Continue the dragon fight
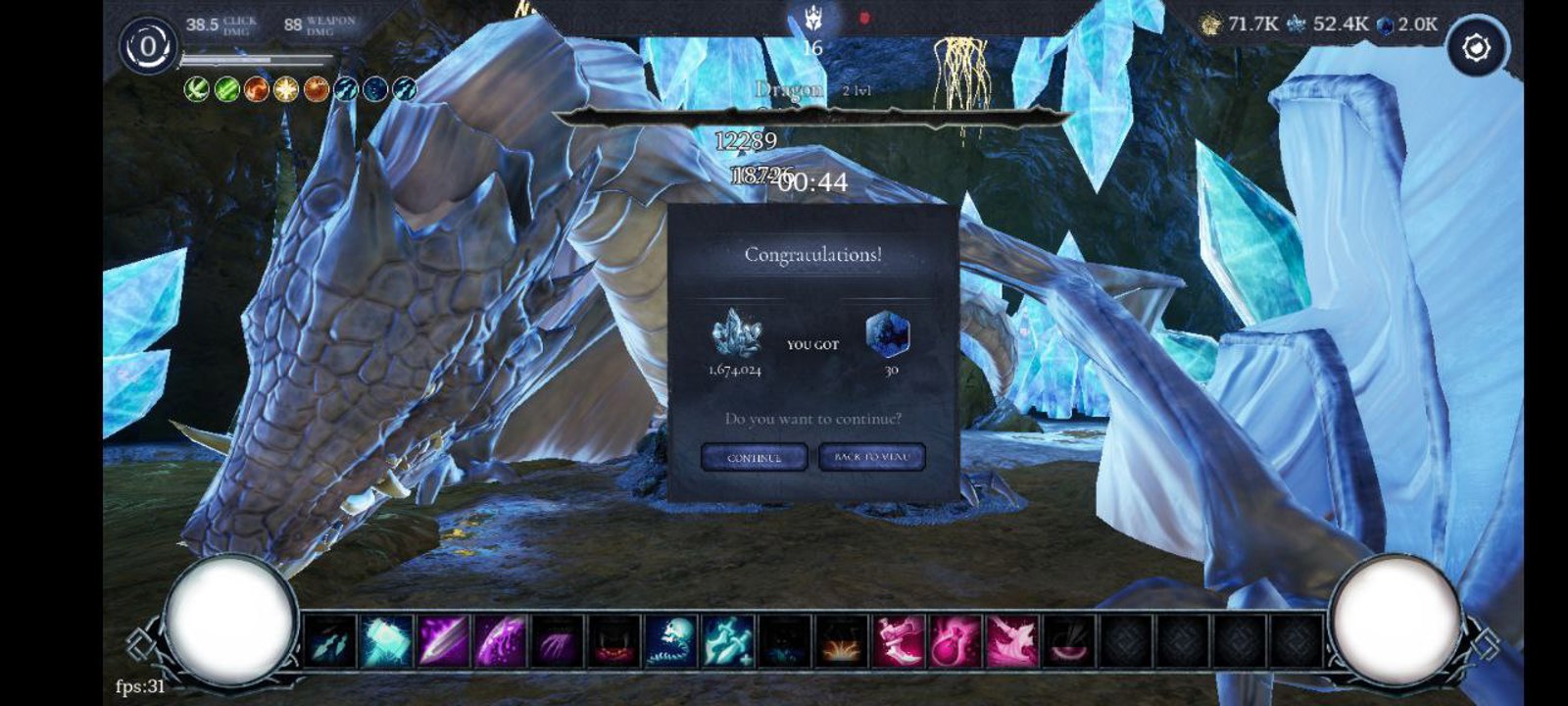Image resolution: width=1568 pixels, height=706 pixels. (754, 457)
